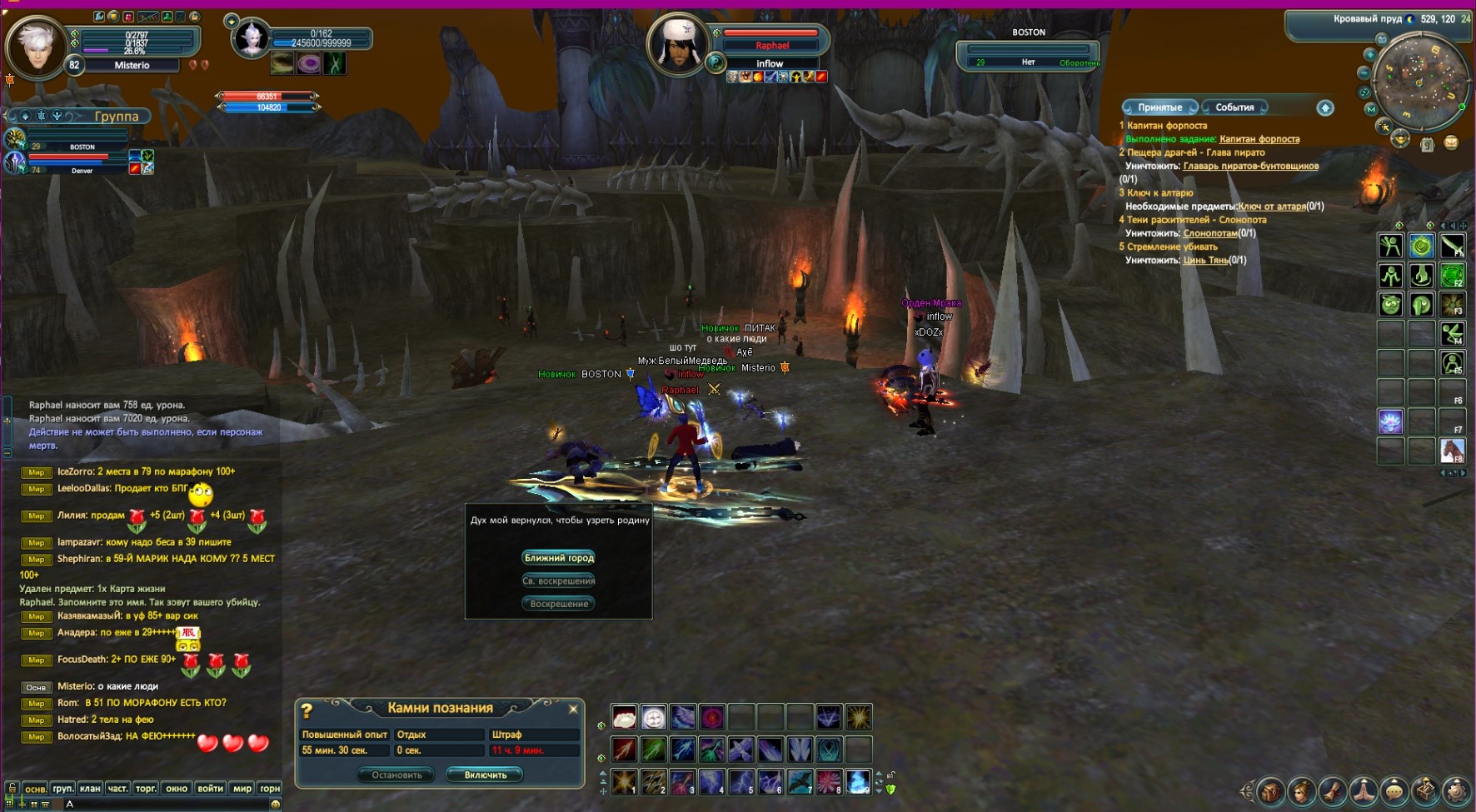Screen dimensions: 1476x812
Task: Select the sword skill icon in the right skill panel
Action: 1454,246
